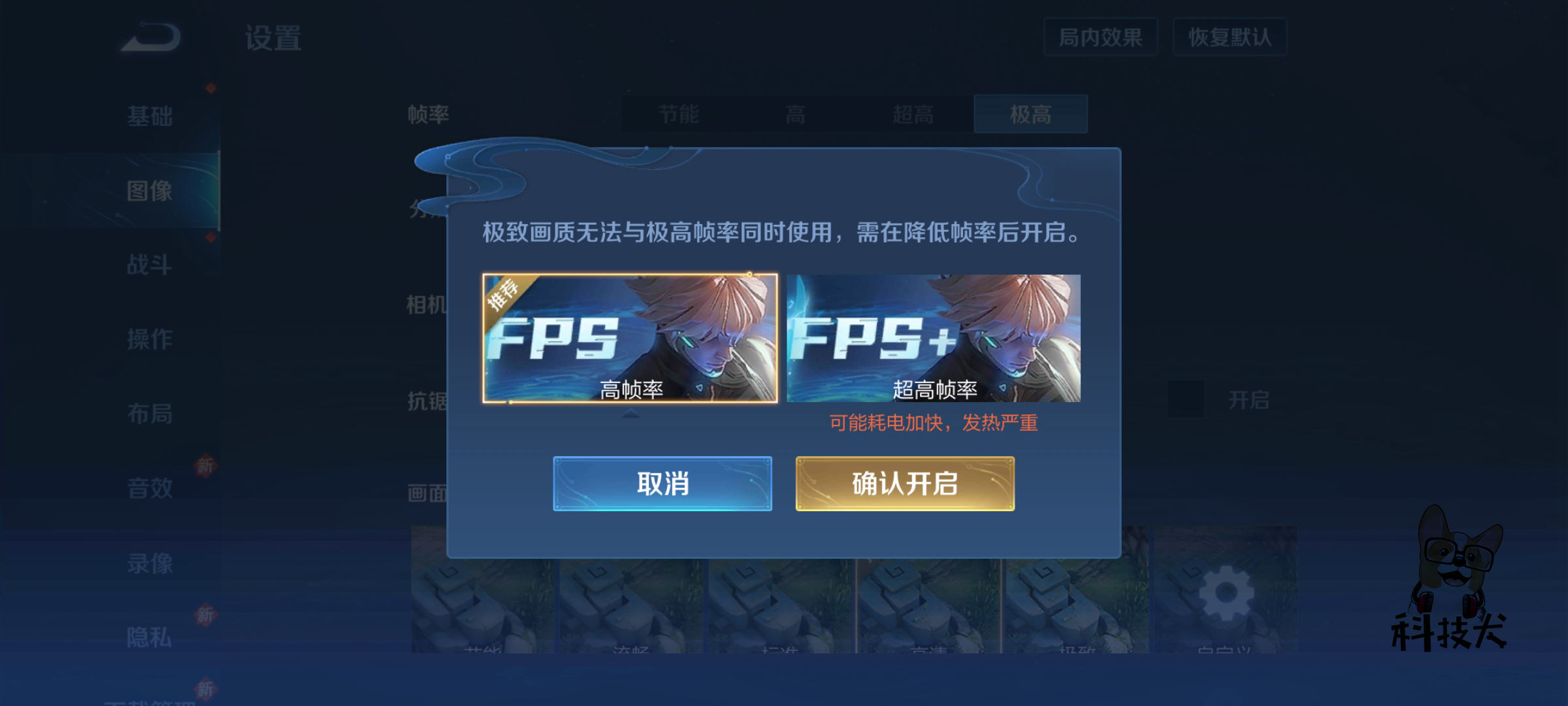Select the FPS+ 超高帧率 card
The width and height of the screenshot is (1568, 706).
tap(933, 340)
